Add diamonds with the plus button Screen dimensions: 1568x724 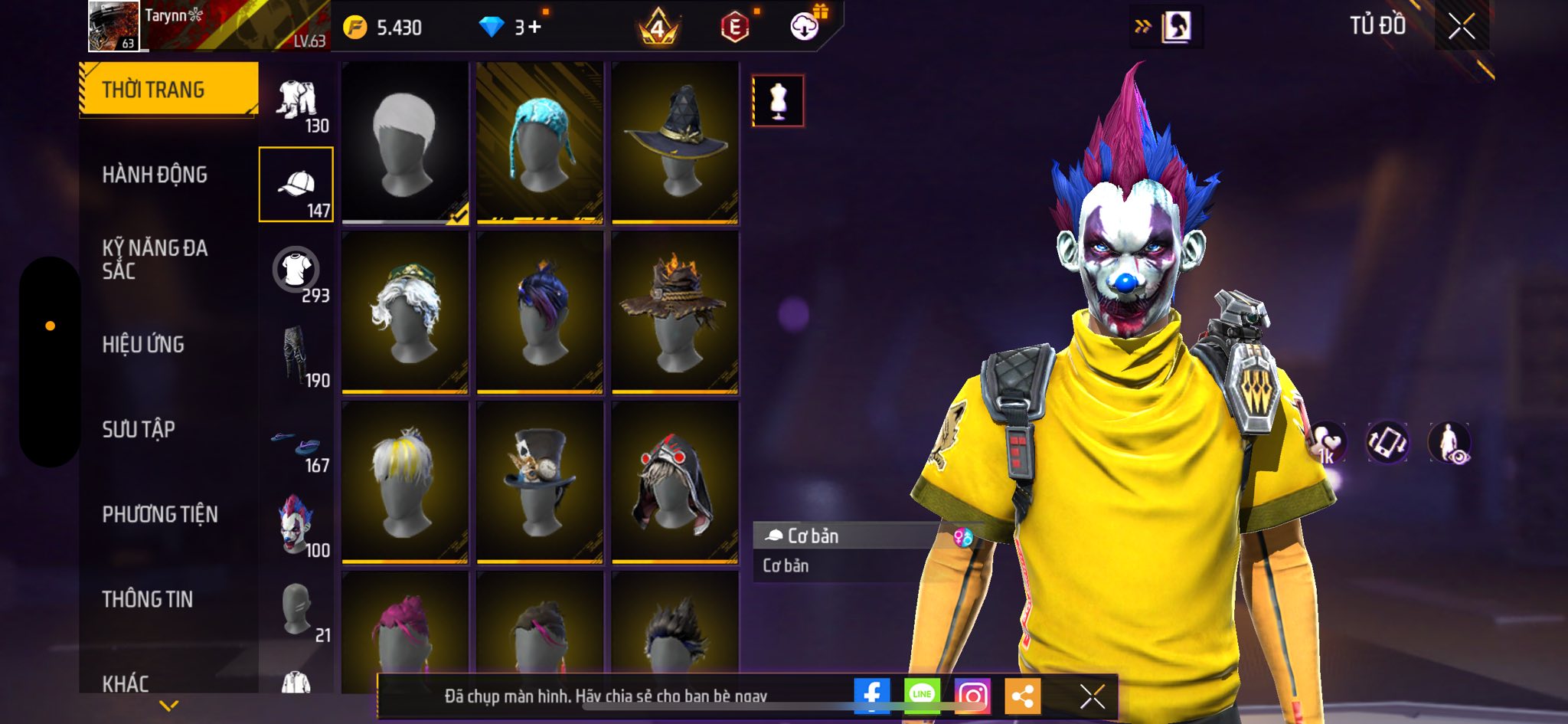point(534,28)
